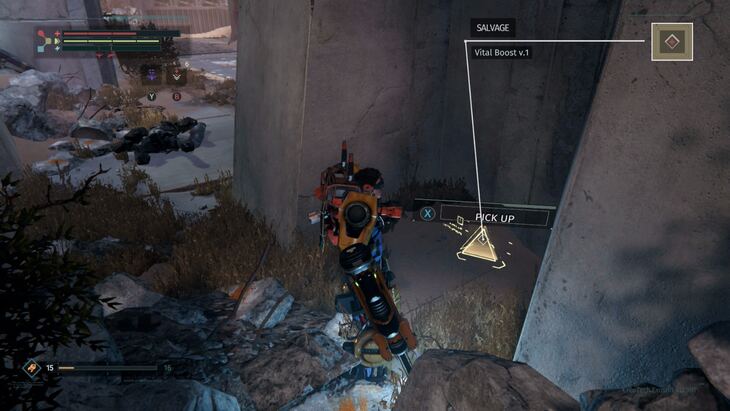730x411 pixels.
Task: Click the Vital Boost v.1 name label
Action: tap(502, 51)
